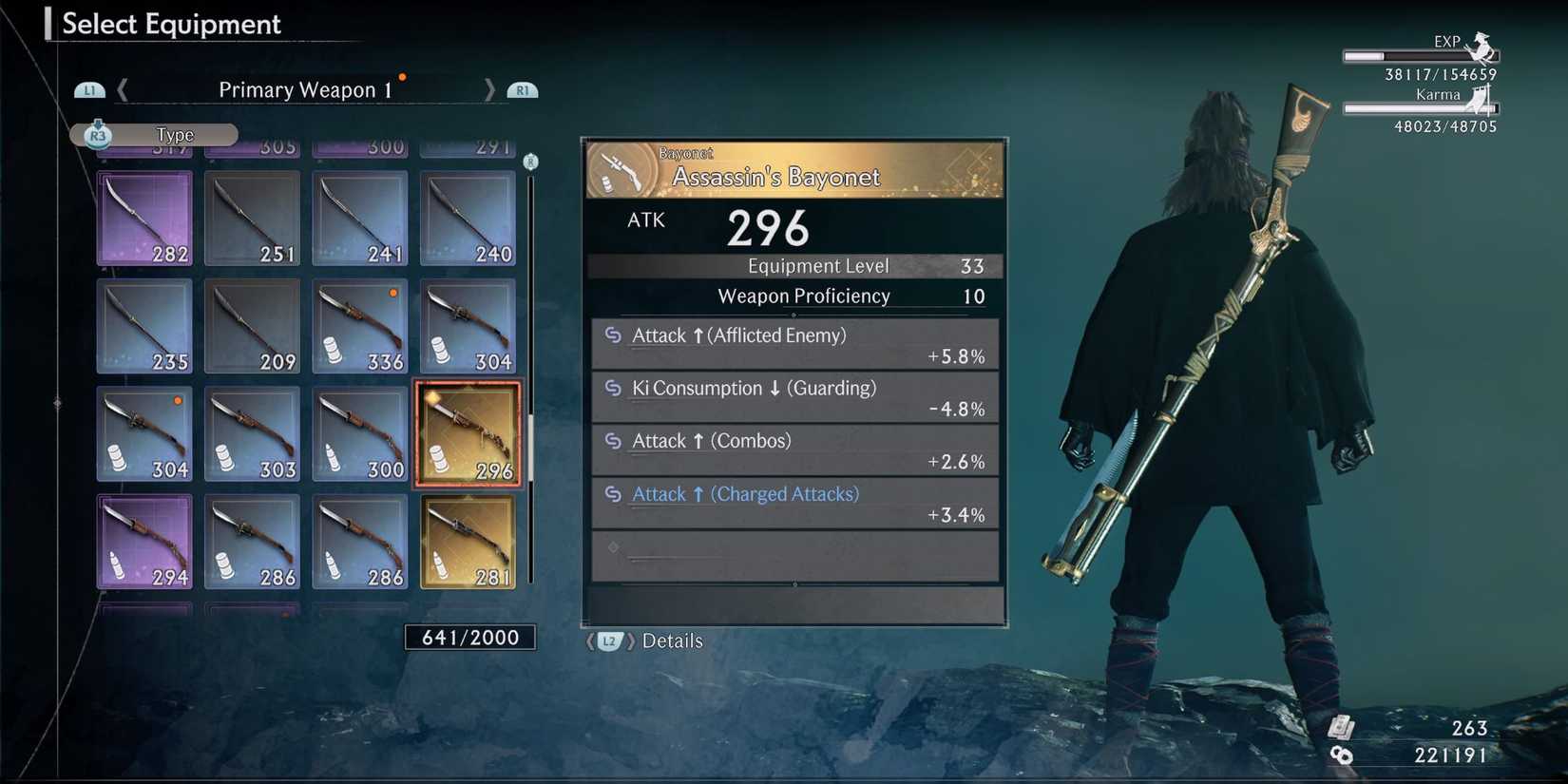
Task: Click the L2 button icon next to Details
Action: [x=609, y=641]
